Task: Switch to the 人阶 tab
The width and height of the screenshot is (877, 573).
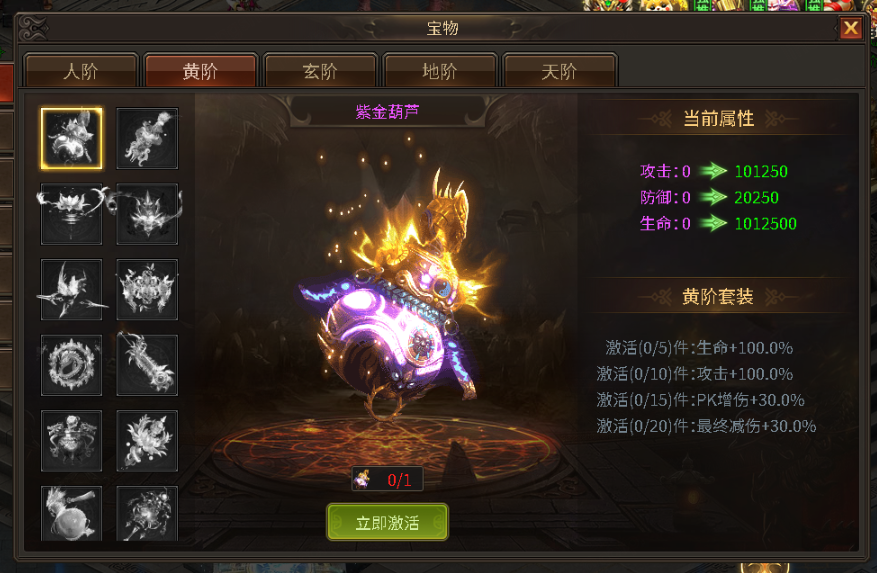Action: point(81,72)
